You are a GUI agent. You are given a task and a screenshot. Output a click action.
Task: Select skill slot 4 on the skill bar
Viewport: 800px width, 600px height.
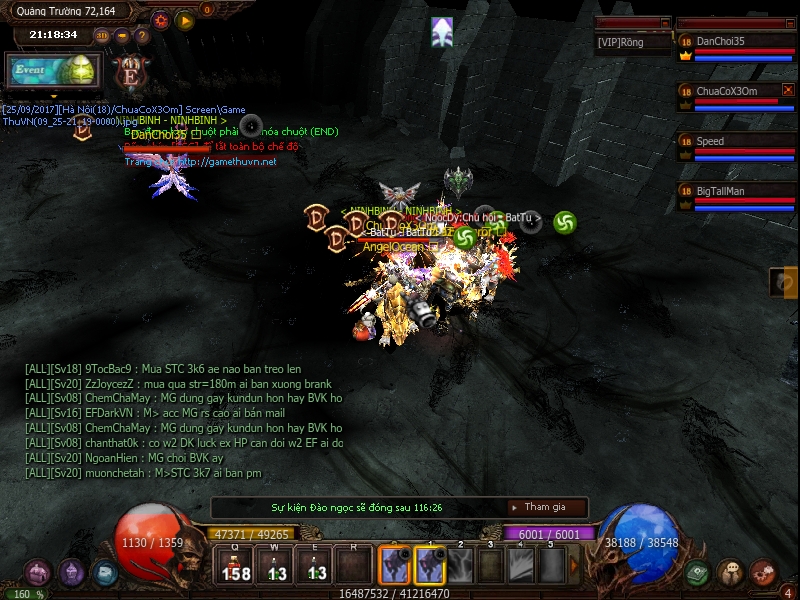[x=521, y=567]
